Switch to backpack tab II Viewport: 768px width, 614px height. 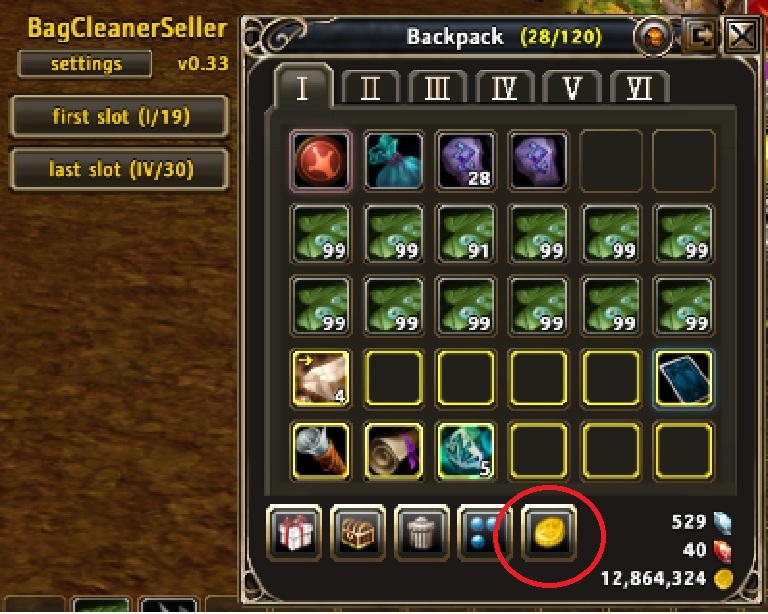point(370,89)
